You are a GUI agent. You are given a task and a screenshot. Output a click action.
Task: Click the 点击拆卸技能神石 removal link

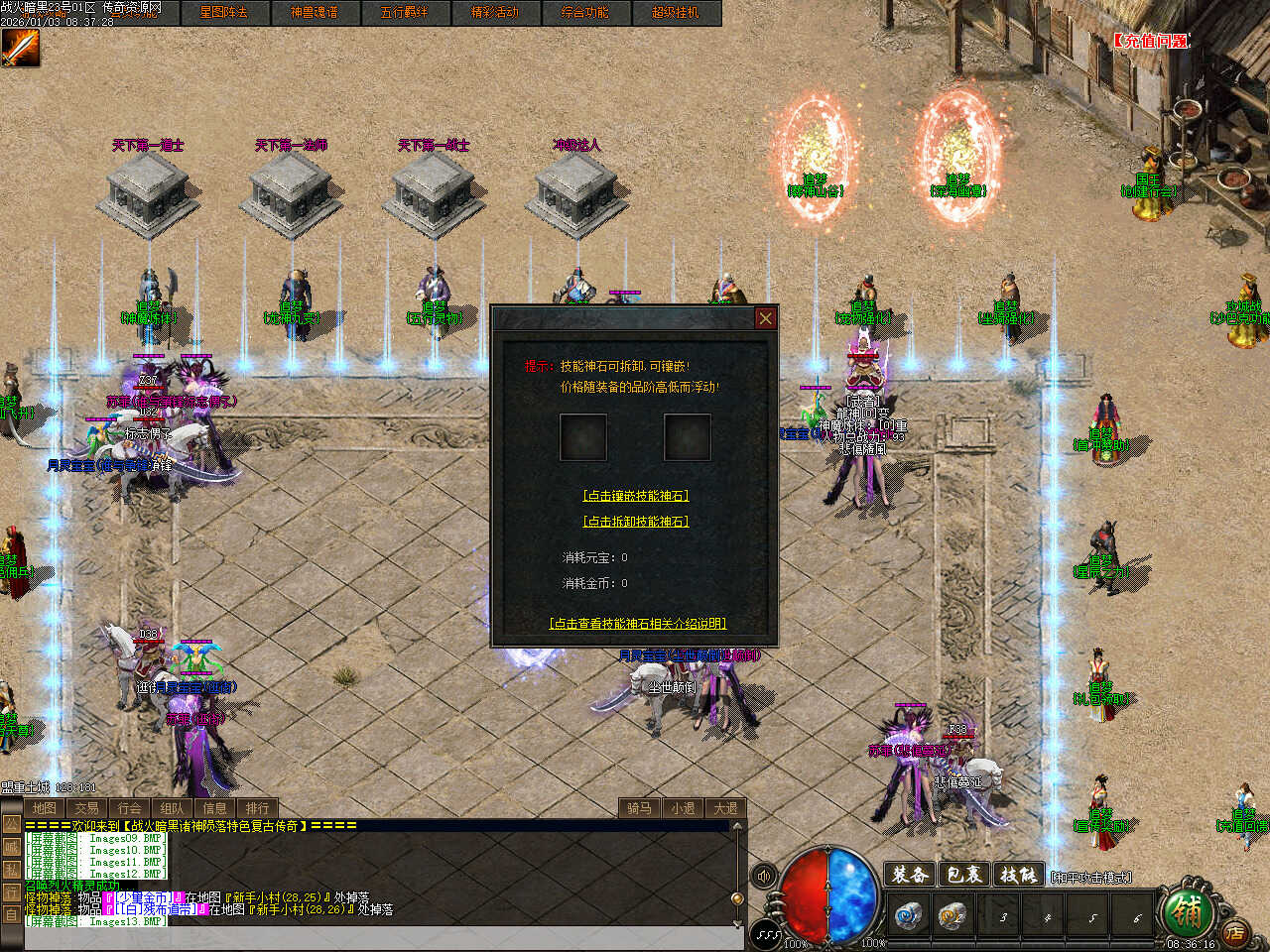pos(635,522)
